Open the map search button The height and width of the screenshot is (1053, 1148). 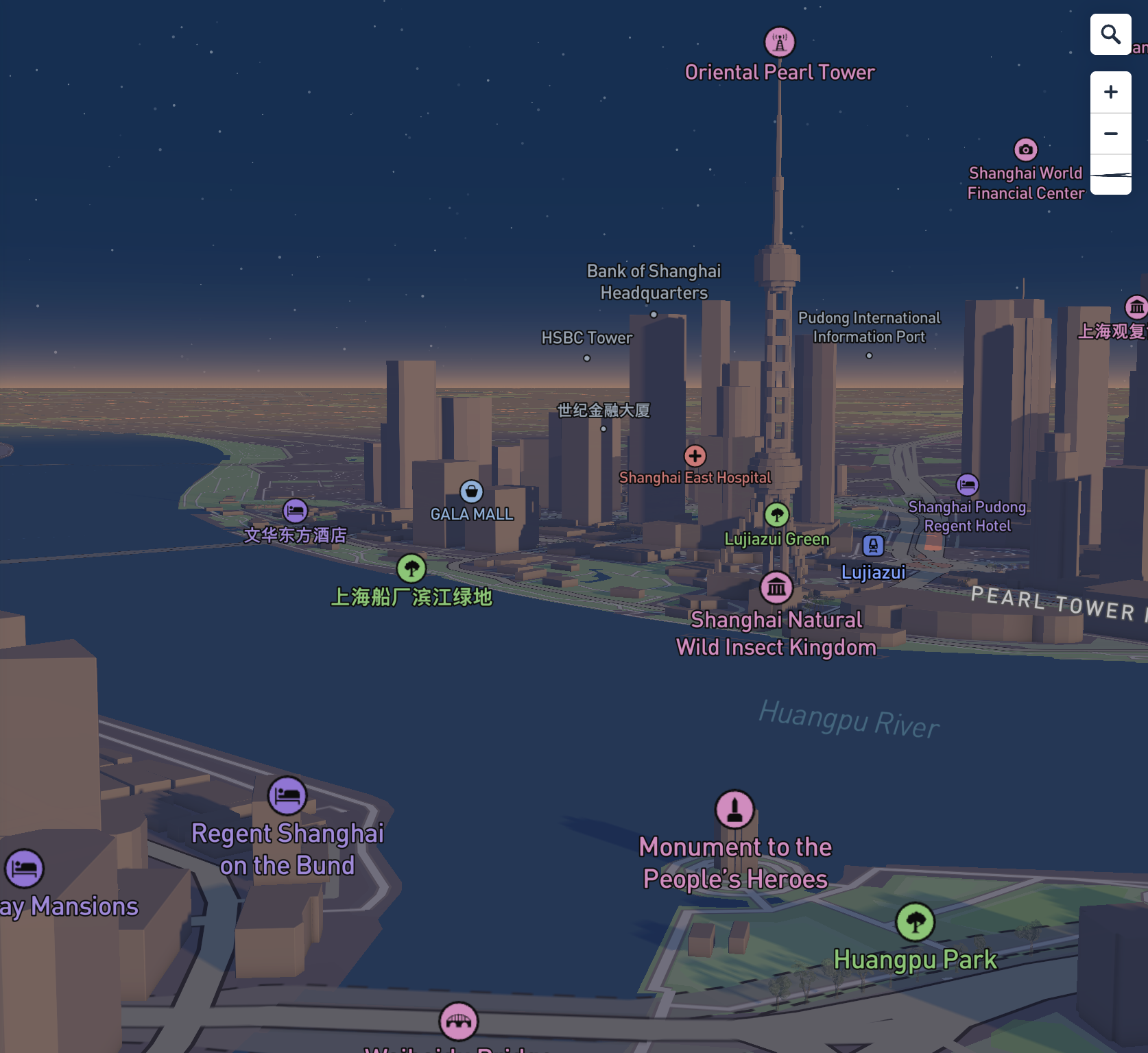1110,34
